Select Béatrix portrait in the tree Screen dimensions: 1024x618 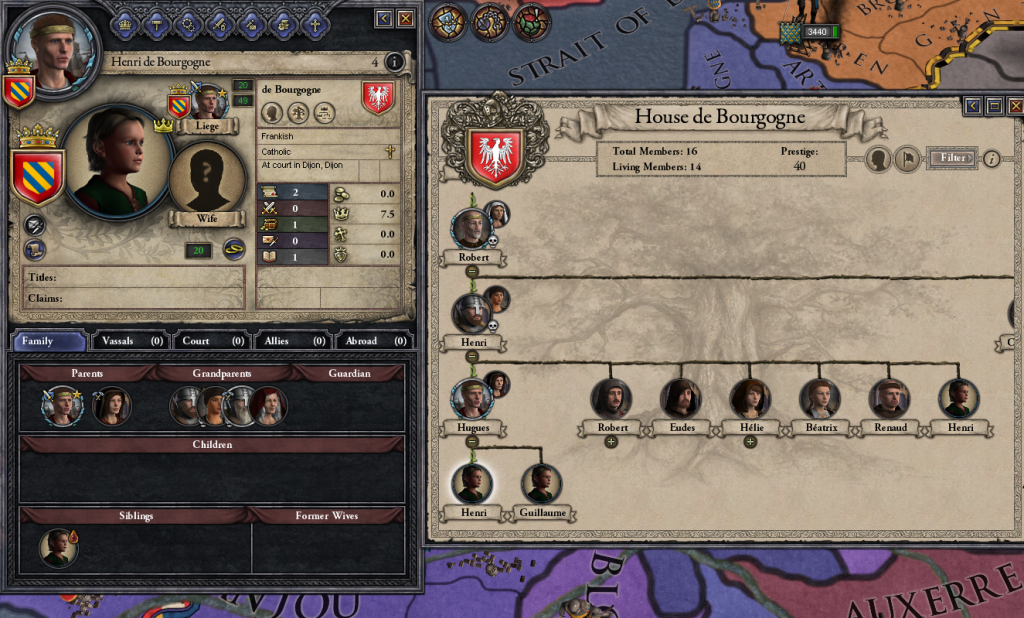(820, 398)
